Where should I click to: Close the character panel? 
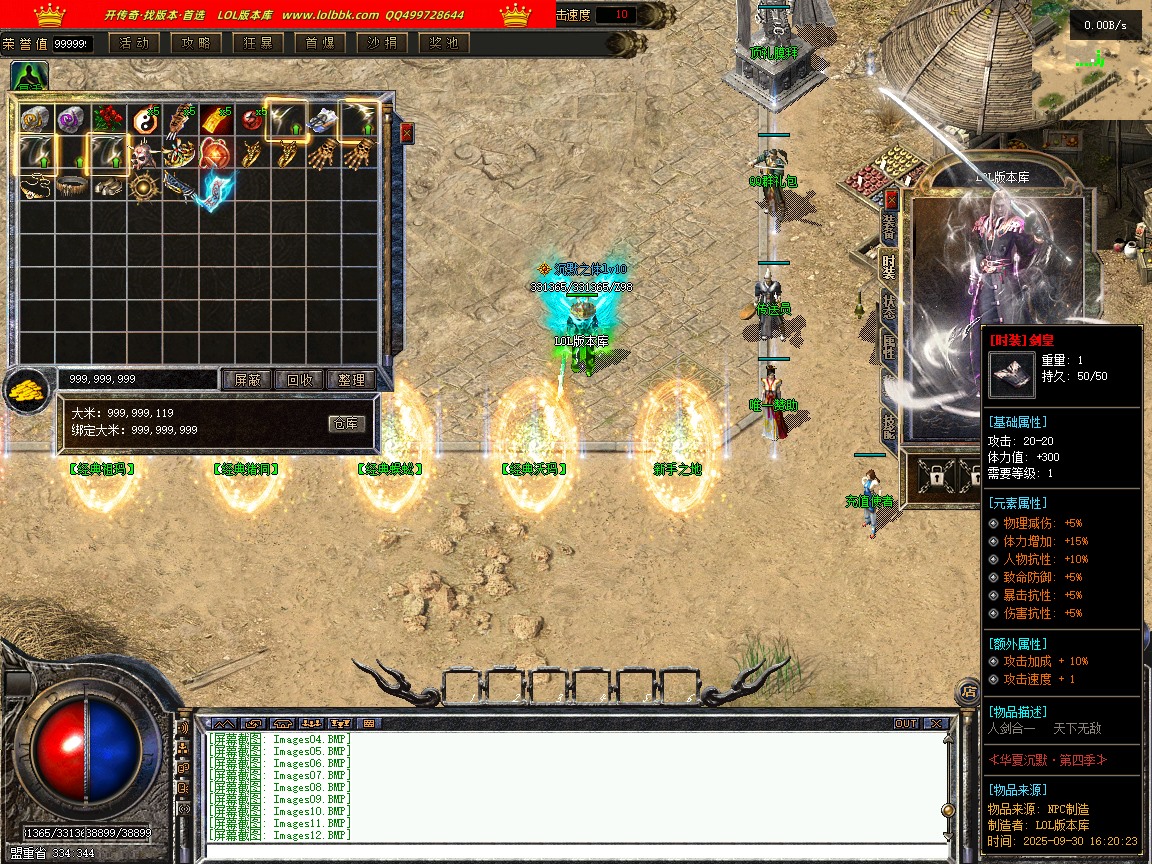tap(891, 200)
